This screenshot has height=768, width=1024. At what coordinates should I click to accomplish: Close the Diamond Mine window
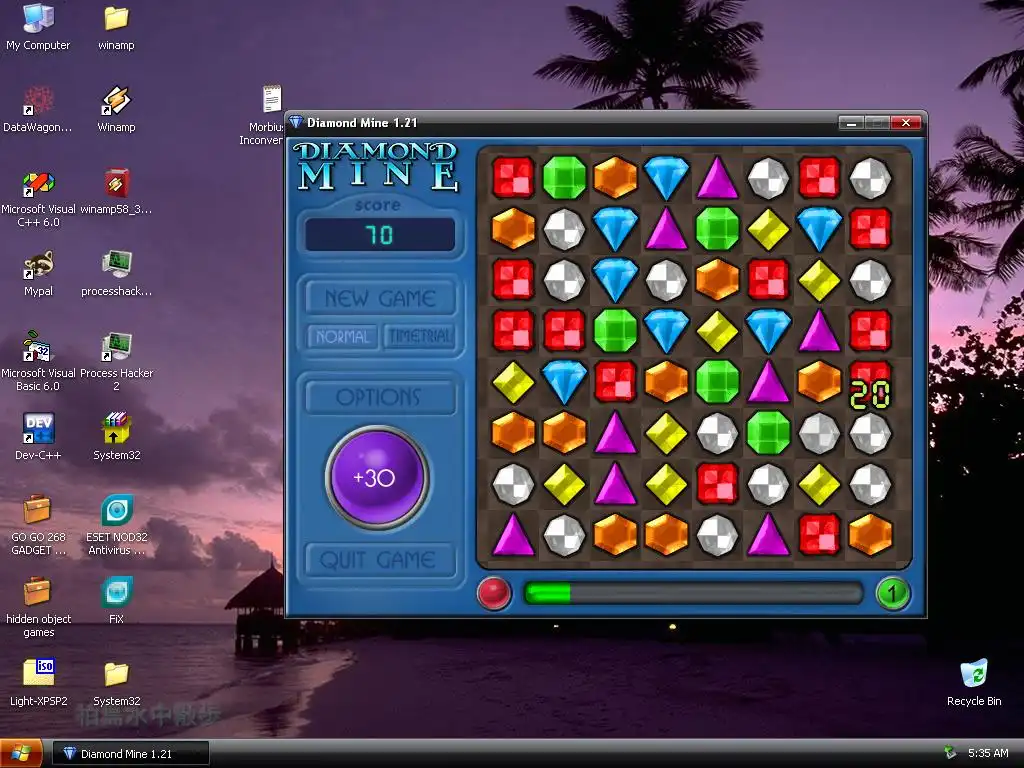[x=906, y=123]
